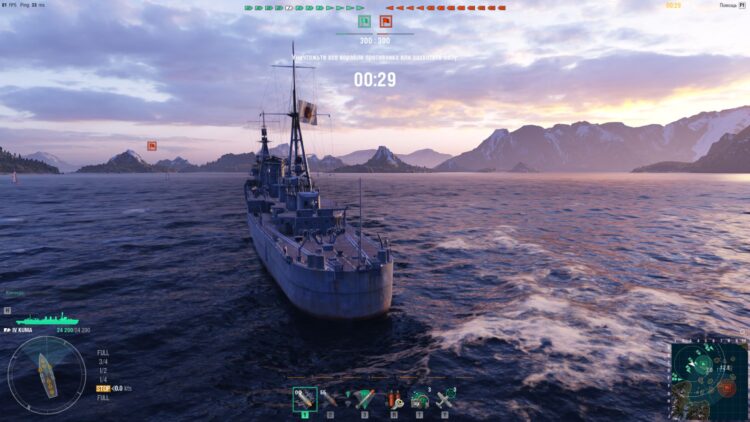Select the high-explosive shell slot
The width and height of the screenshot is (750, 422).
(x=305, y=399)
